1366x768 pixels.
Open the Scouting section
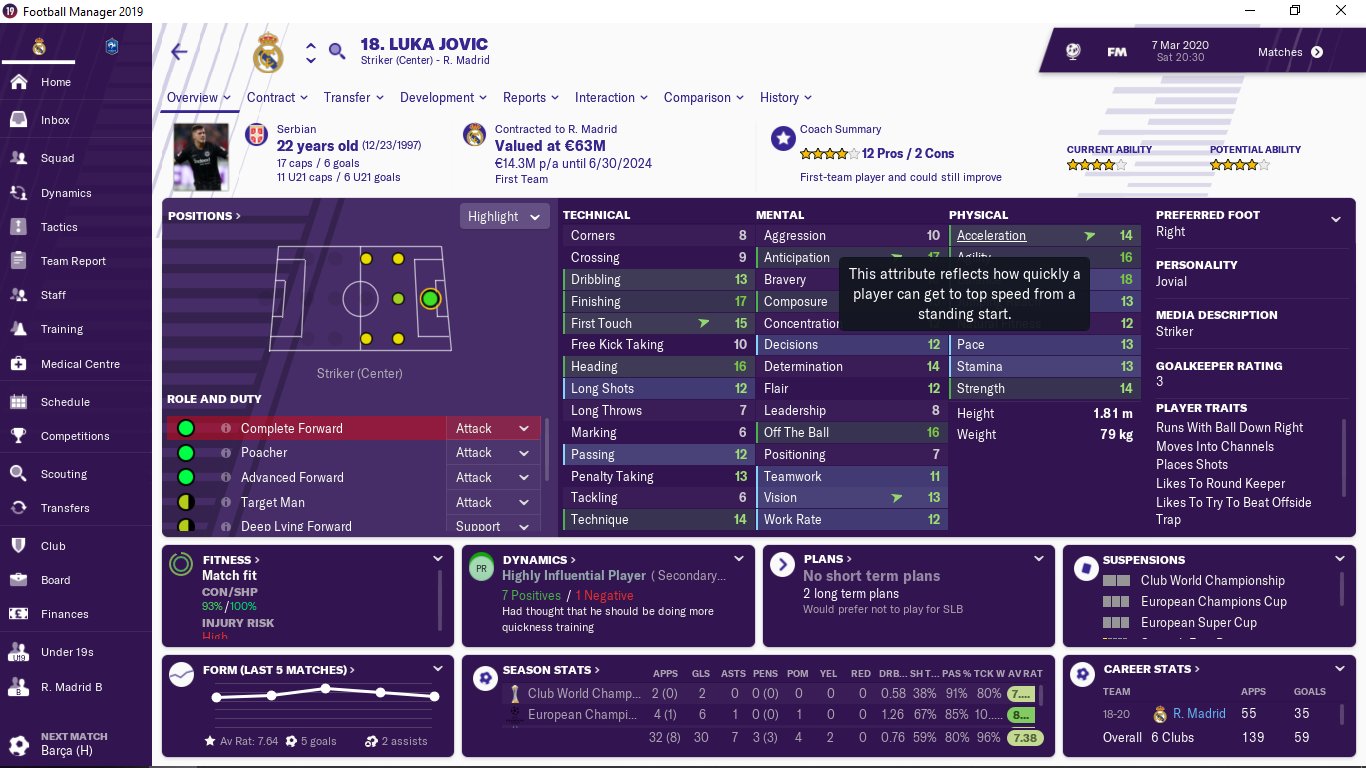63,474
